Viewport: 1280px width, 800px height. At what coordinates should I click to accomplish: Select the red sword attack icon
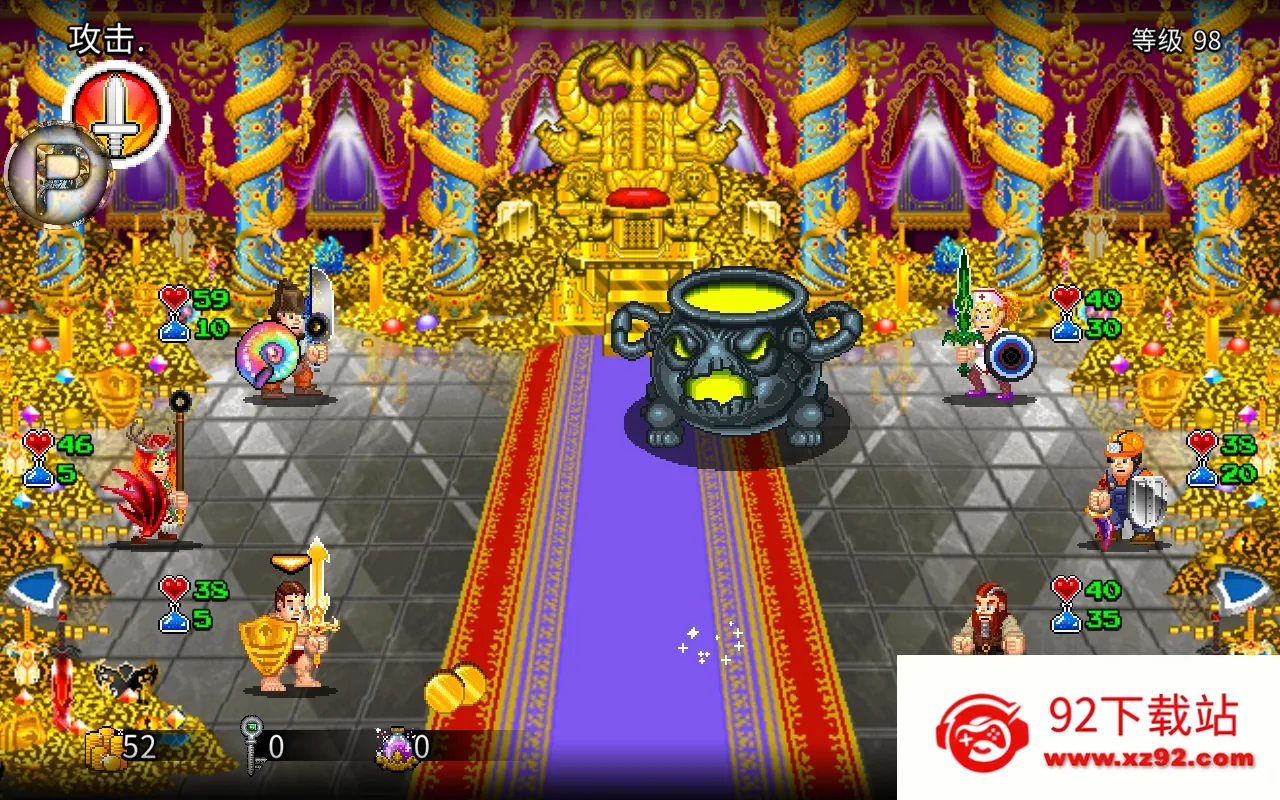tap(117, 111)
